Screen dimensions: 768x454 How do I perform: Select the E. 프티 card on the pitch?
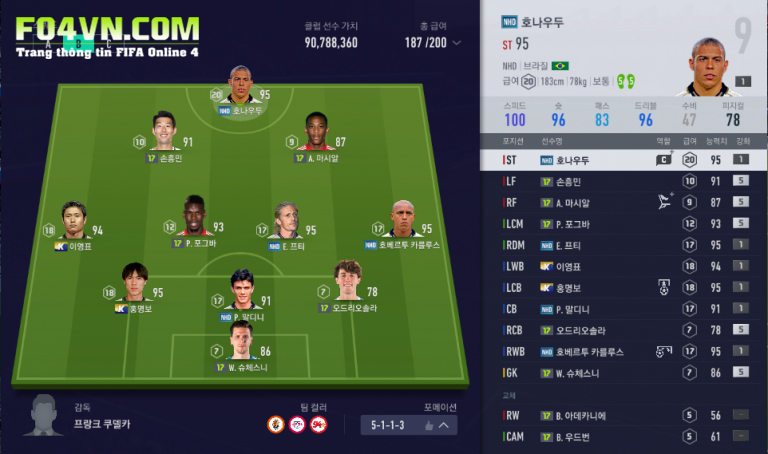click(289, 222)
